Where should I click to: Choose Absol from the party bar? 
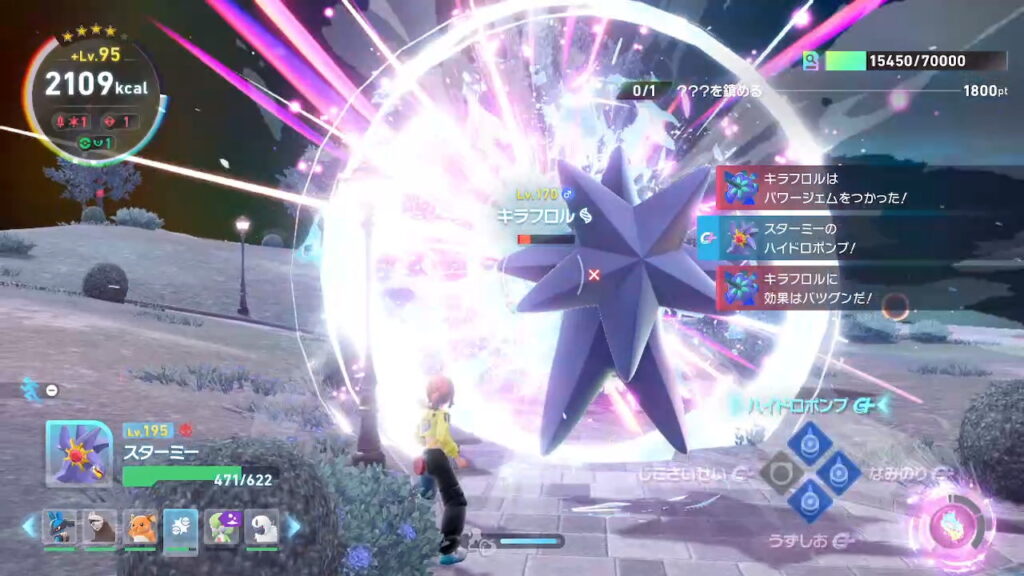coord(262,526)
